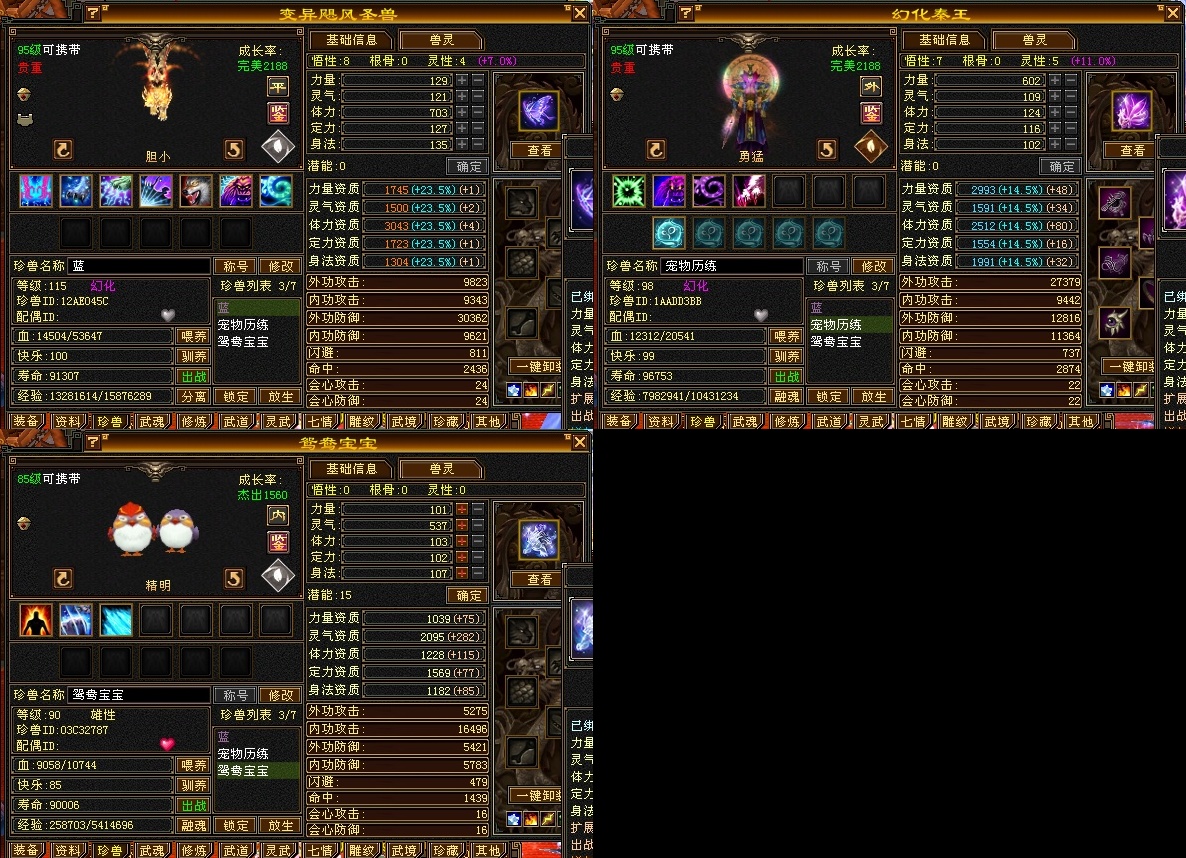Lock the 变异飓风圣兽 pet with 锁定

tap(236, 396)
